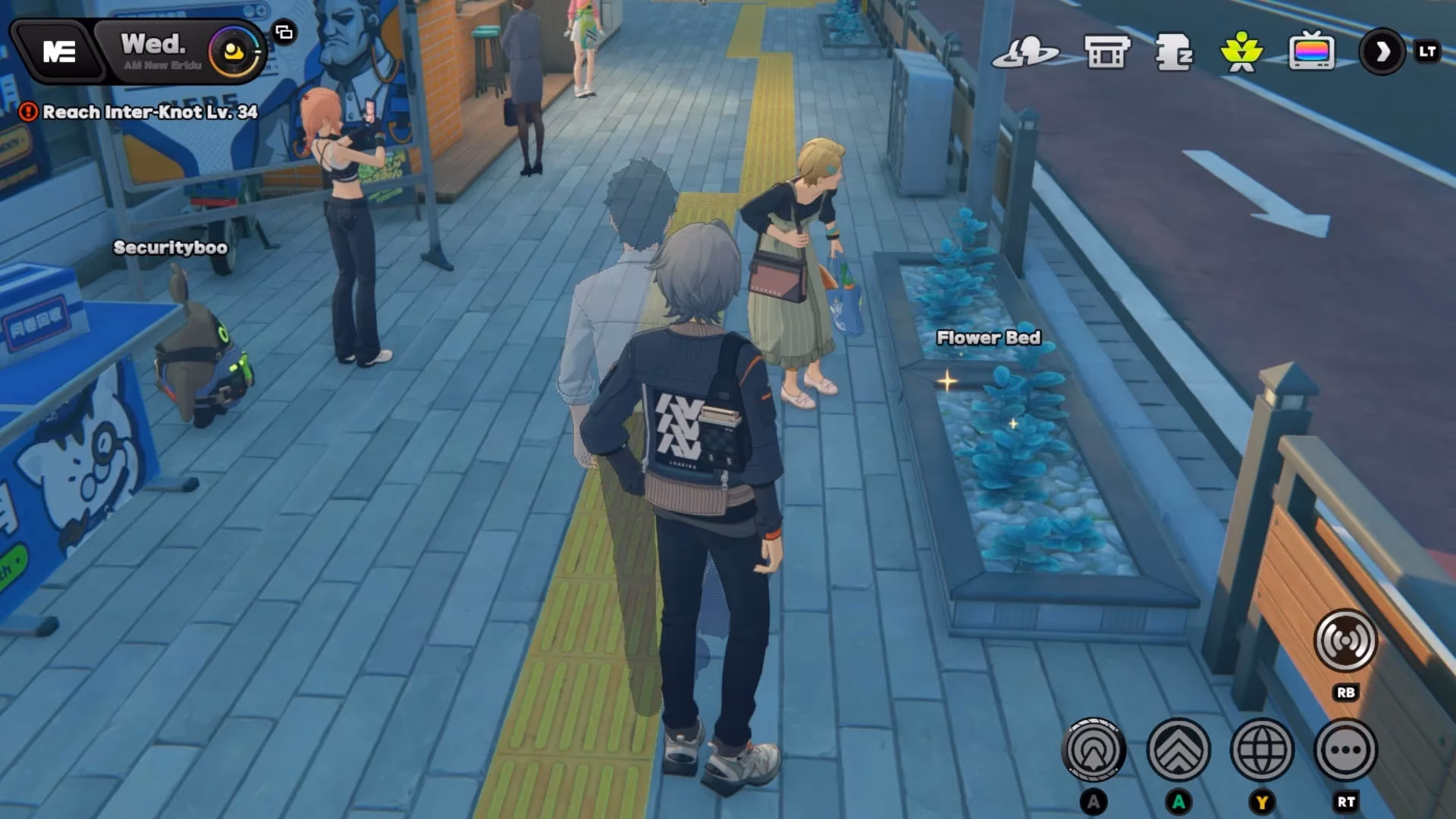Click the overlapping windows icon beside the clock
Screen dimensions: 1456x819
click(x=284, y=32)
